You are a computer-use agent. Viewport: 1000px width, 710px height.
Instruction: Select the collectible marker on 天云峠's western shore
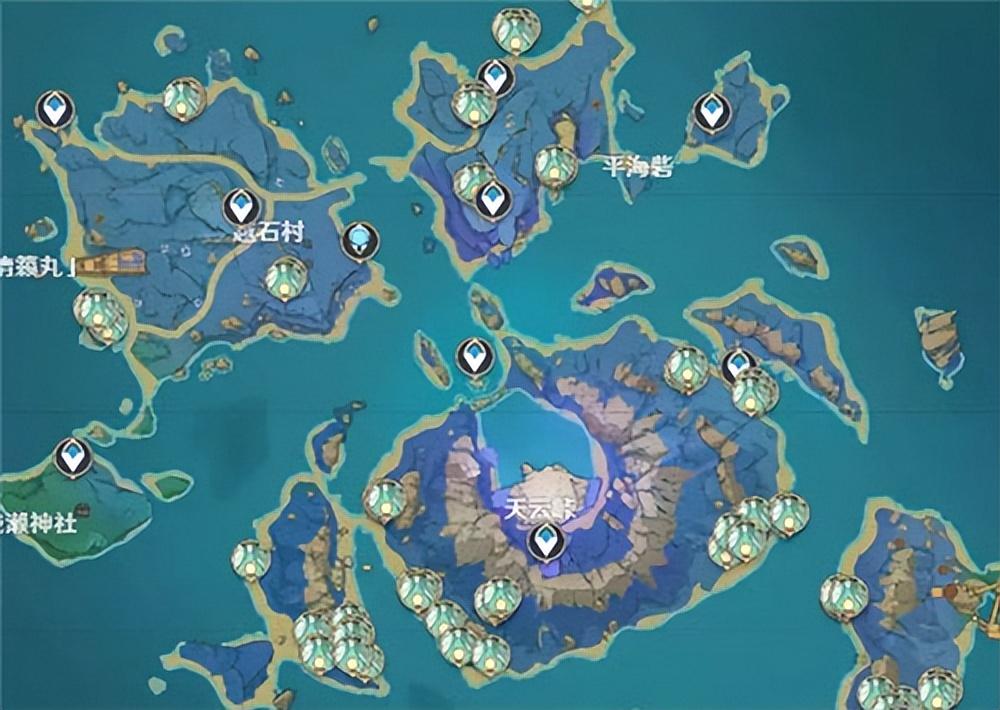384,498
